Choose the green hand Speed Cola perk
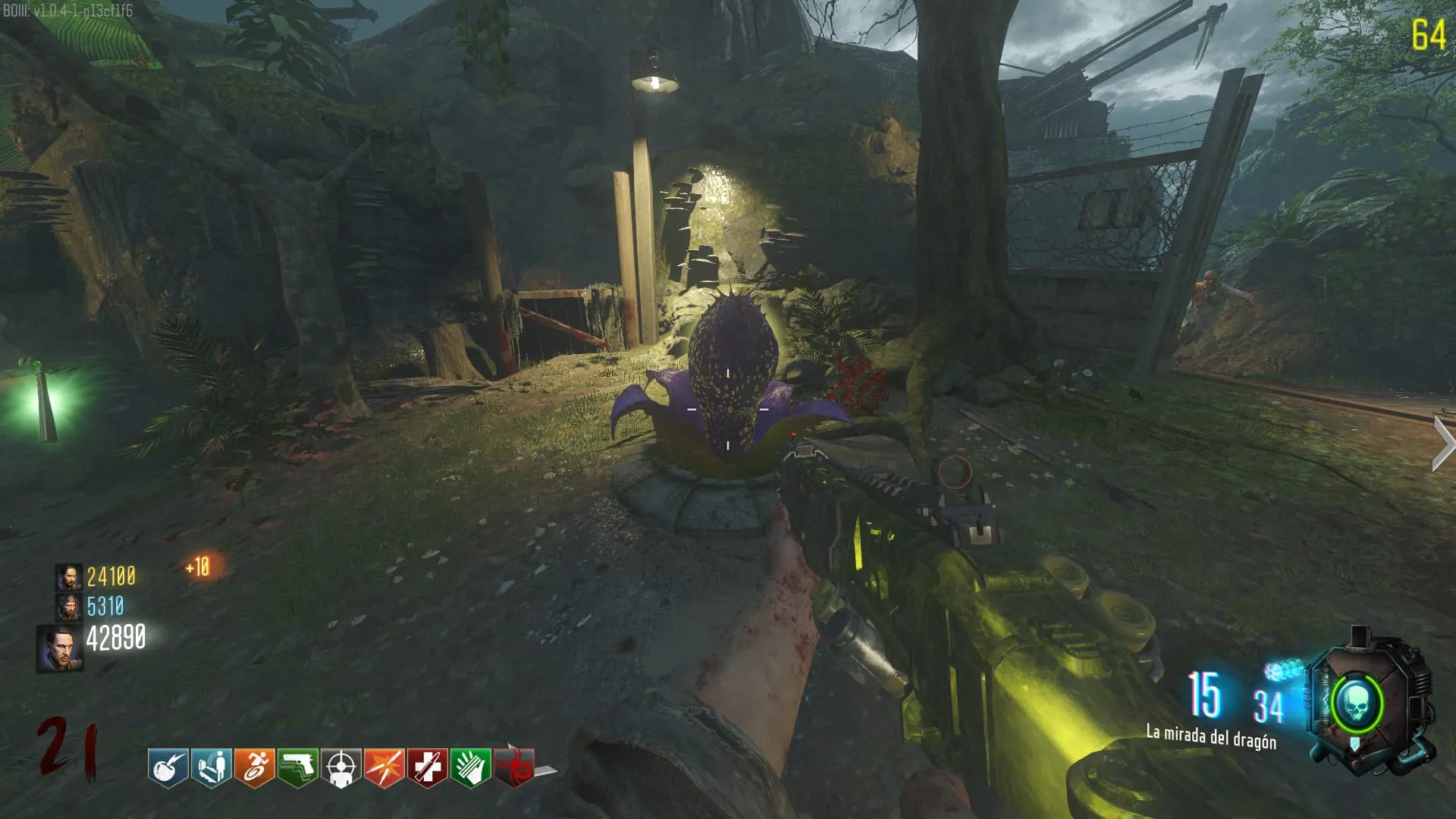1456x819 pixels. click(470, 768)
